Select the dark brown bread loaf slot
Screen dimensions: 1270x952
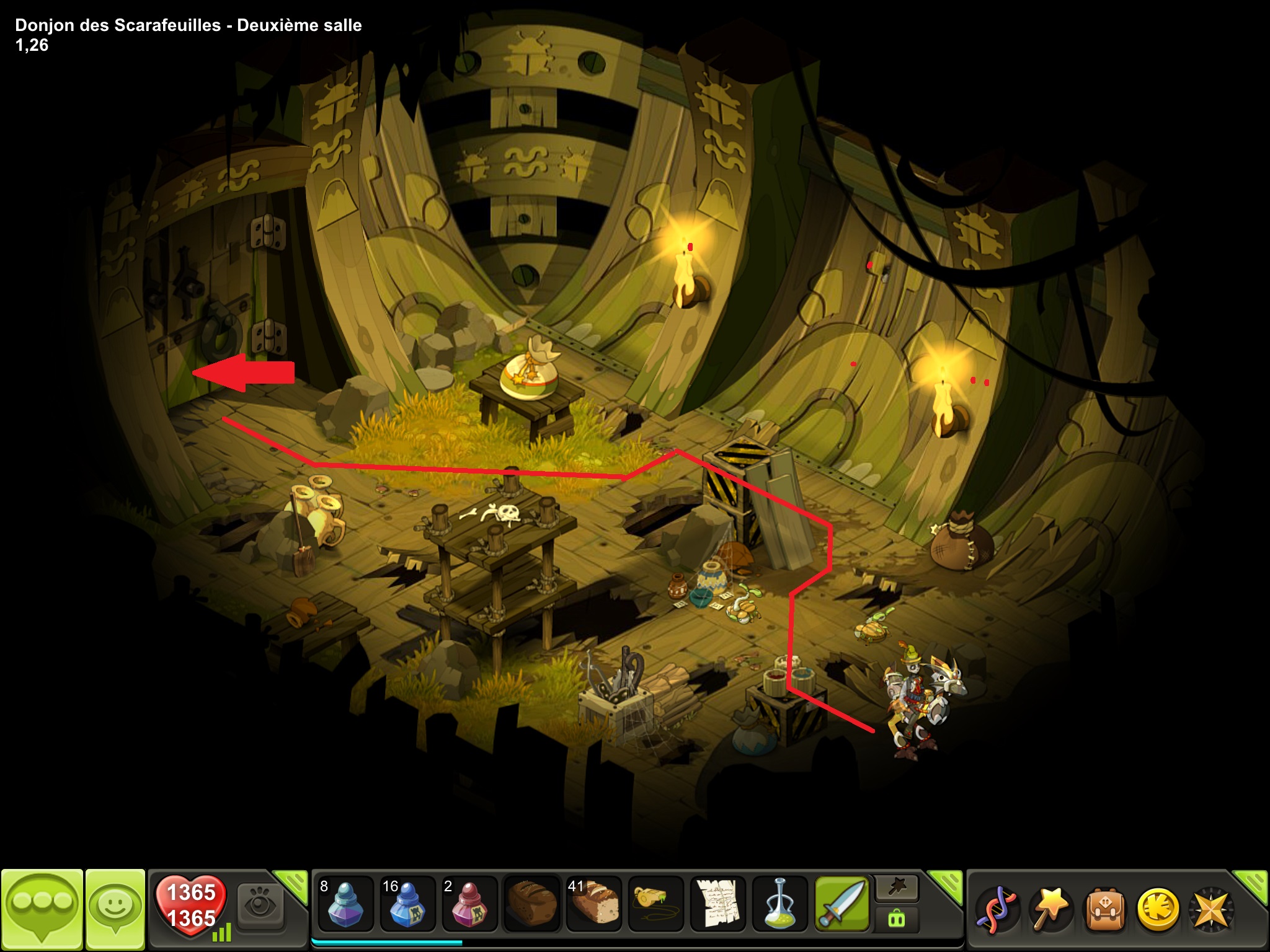point(531,904)
